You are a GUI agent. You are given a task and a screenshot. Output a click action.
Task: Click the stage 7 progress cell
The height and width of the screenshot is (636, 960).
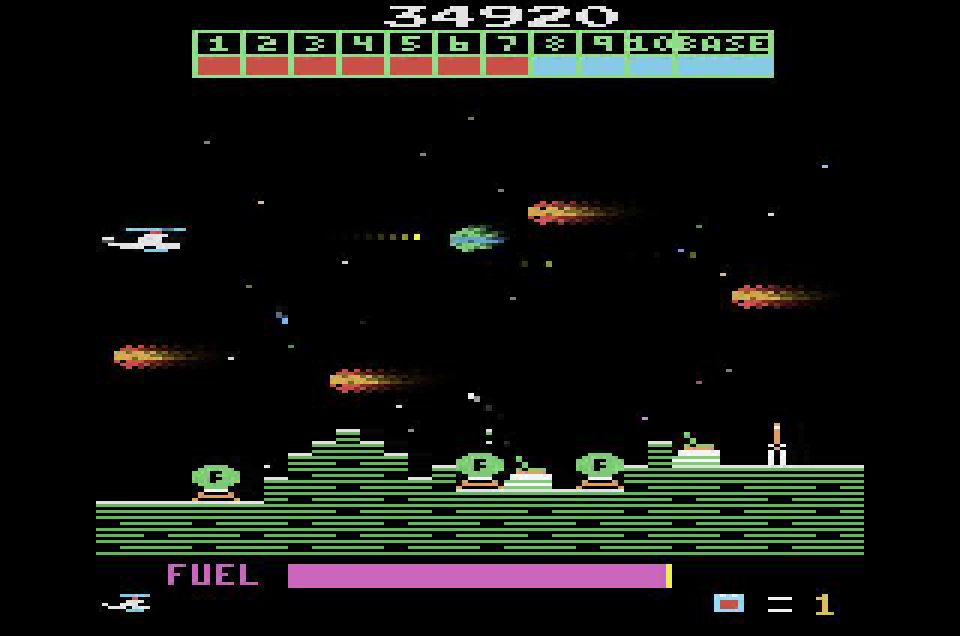(506, 54)
